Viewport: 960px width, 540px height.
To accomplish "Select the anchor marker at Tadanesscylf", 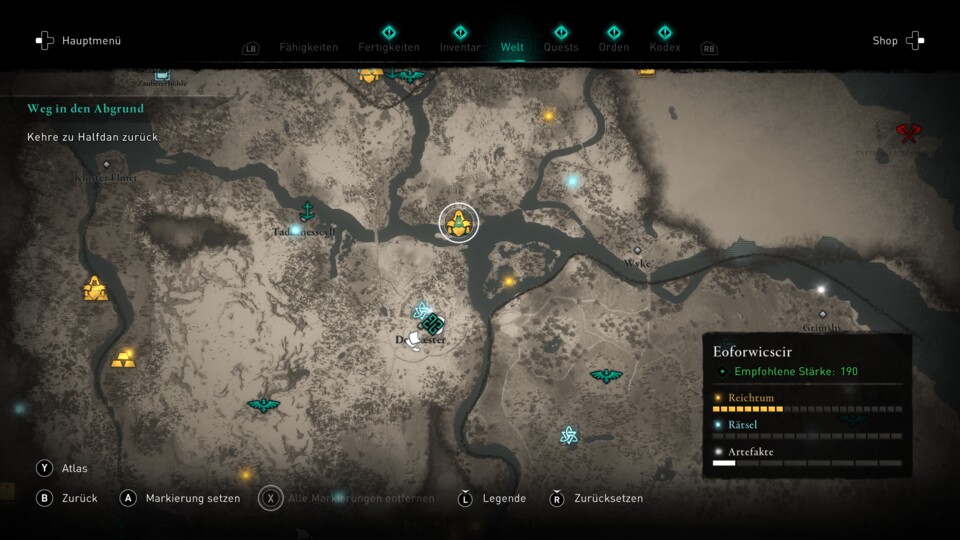I will 308,210.
